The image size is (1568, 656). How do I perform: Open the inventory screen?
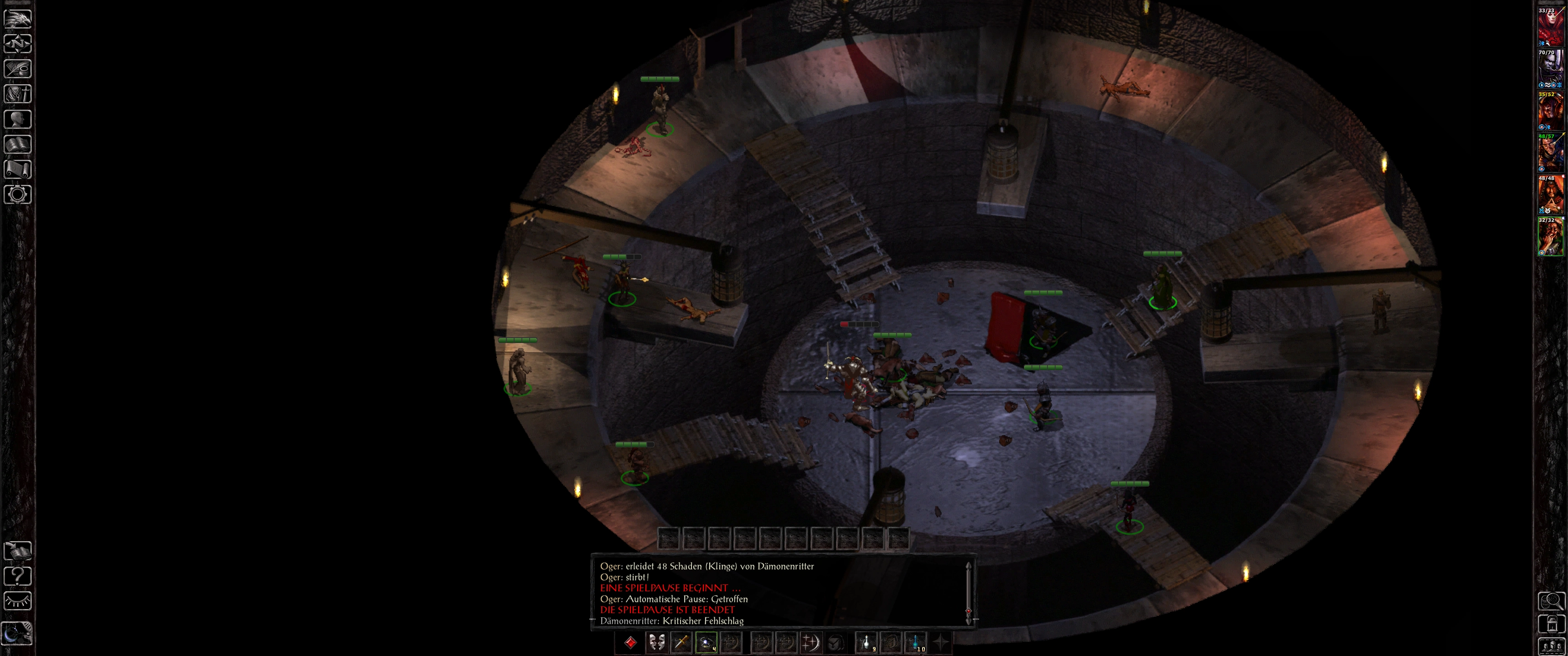click(x=18, y=94)
